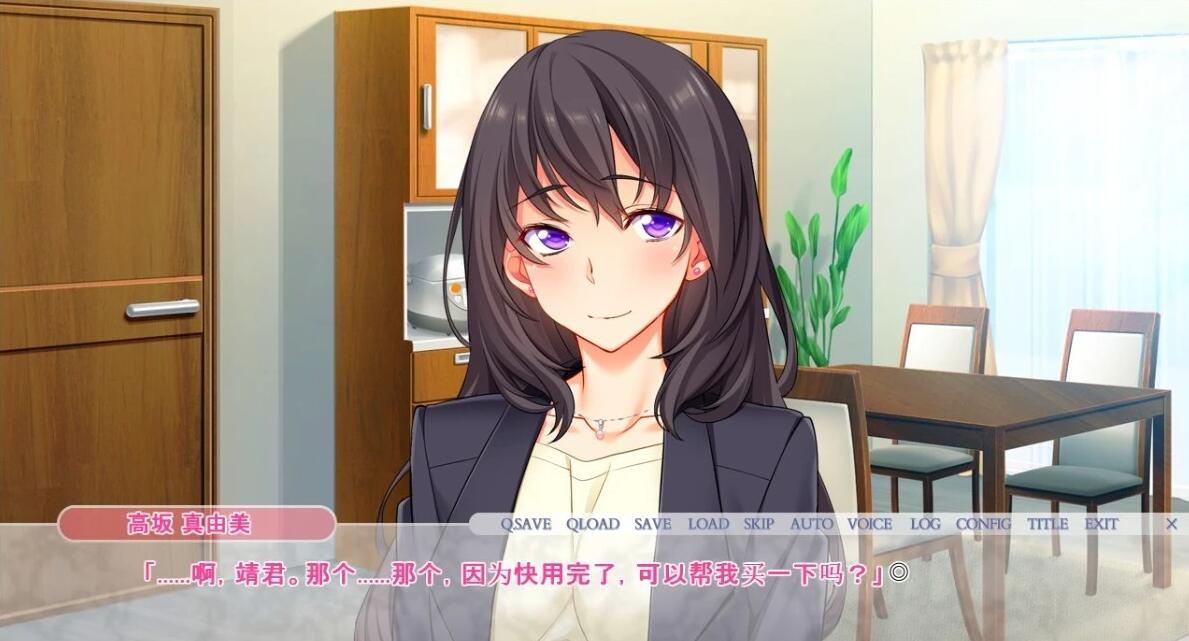Viewport: 1189px width, 641px height.
Task: Open the CONFIG settings screen
Action: click(x=983, y=523)
